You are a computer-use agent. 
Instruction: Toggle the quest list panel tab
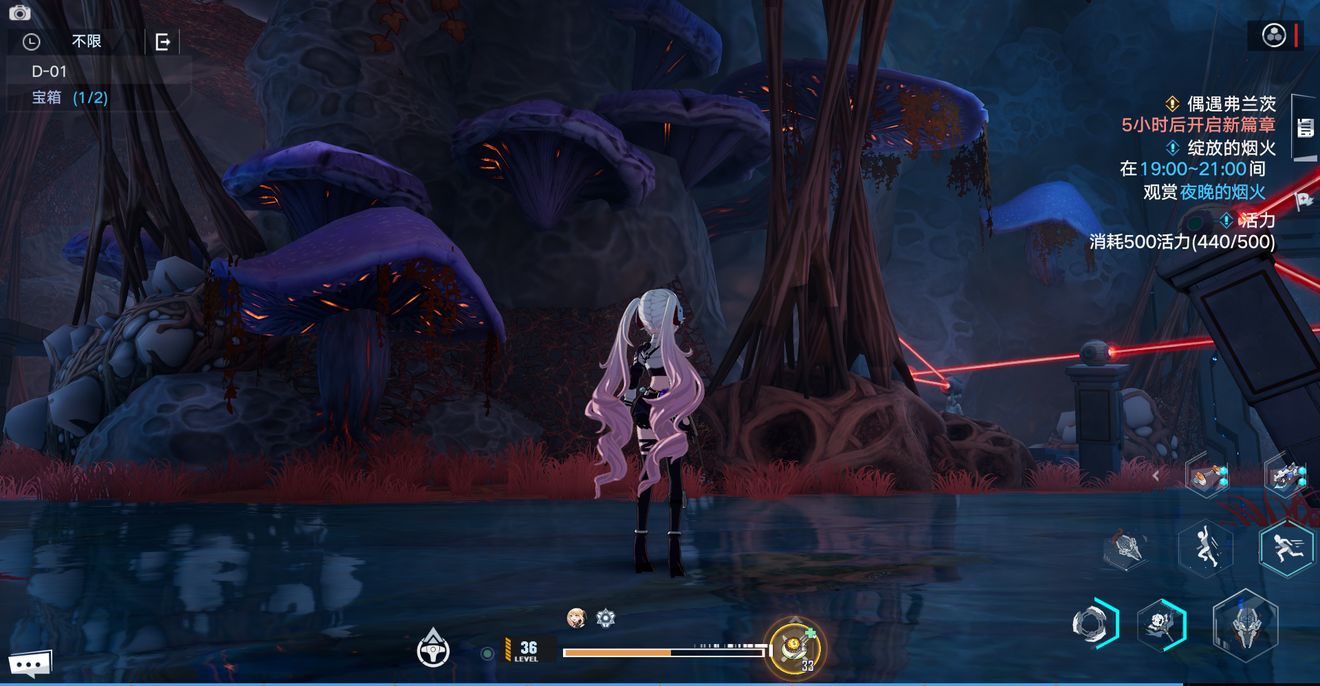pos(1304,127)
